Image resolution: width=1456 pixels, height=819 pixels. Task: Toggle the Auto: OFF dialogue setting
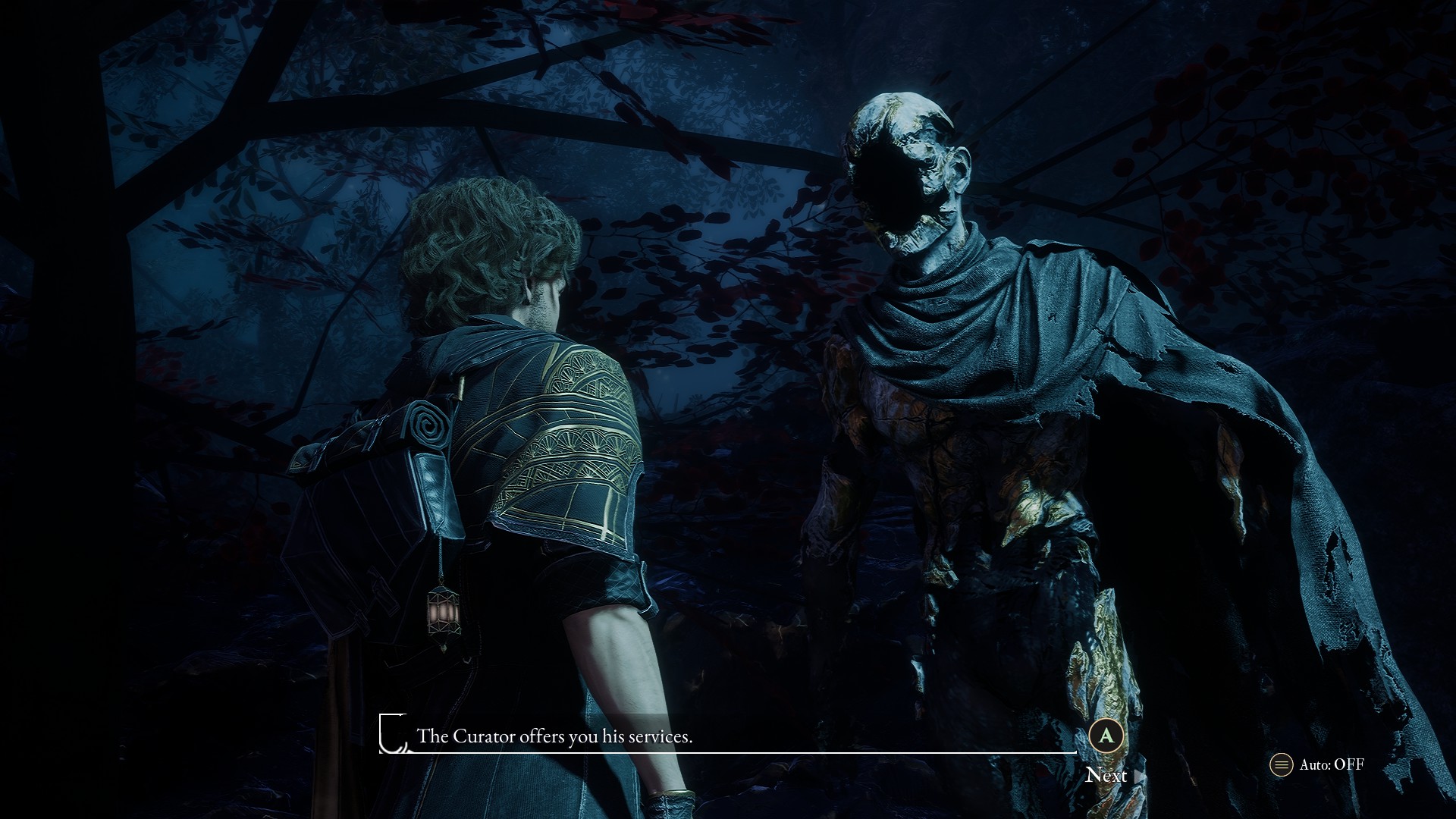1317,764
